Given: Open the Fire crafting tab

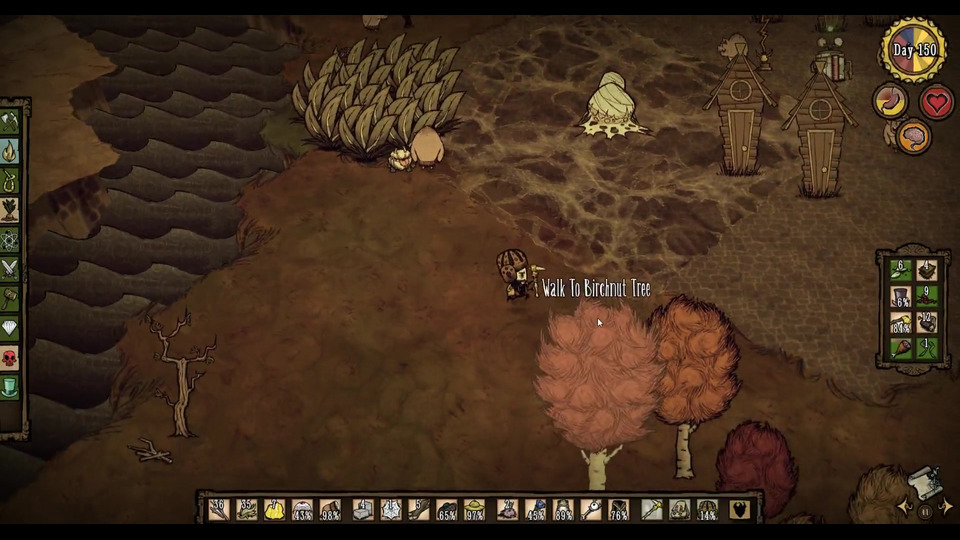Looking at the screenshot, I should [x=10, y=151].
